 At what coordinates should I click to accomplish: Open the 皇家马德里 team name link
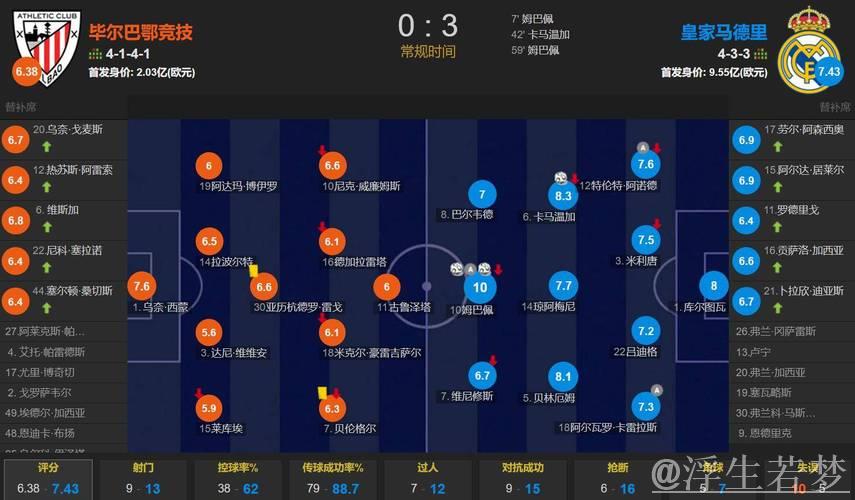(724, 32)
